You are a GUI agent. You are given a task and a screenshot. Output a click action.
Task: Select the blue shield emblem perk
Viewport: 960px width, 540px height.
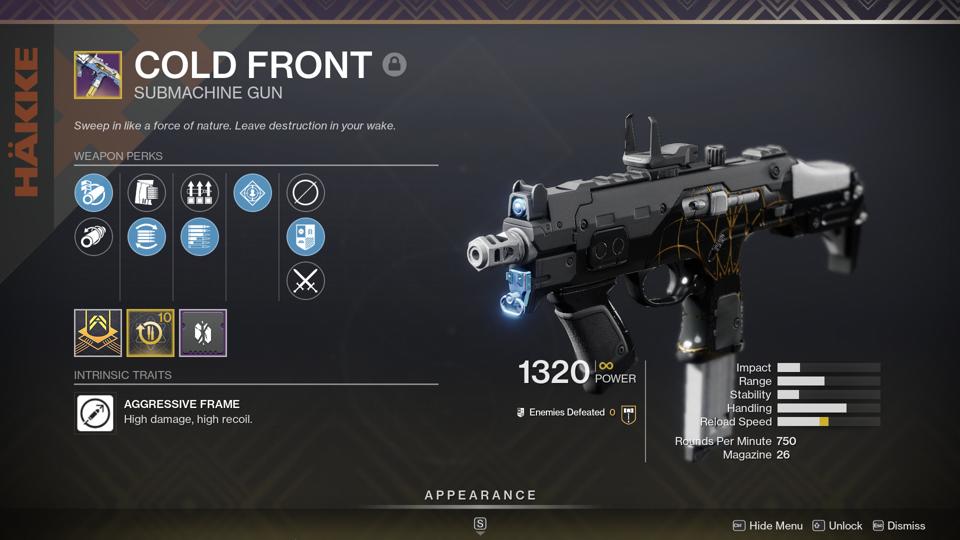coord(306,237)
